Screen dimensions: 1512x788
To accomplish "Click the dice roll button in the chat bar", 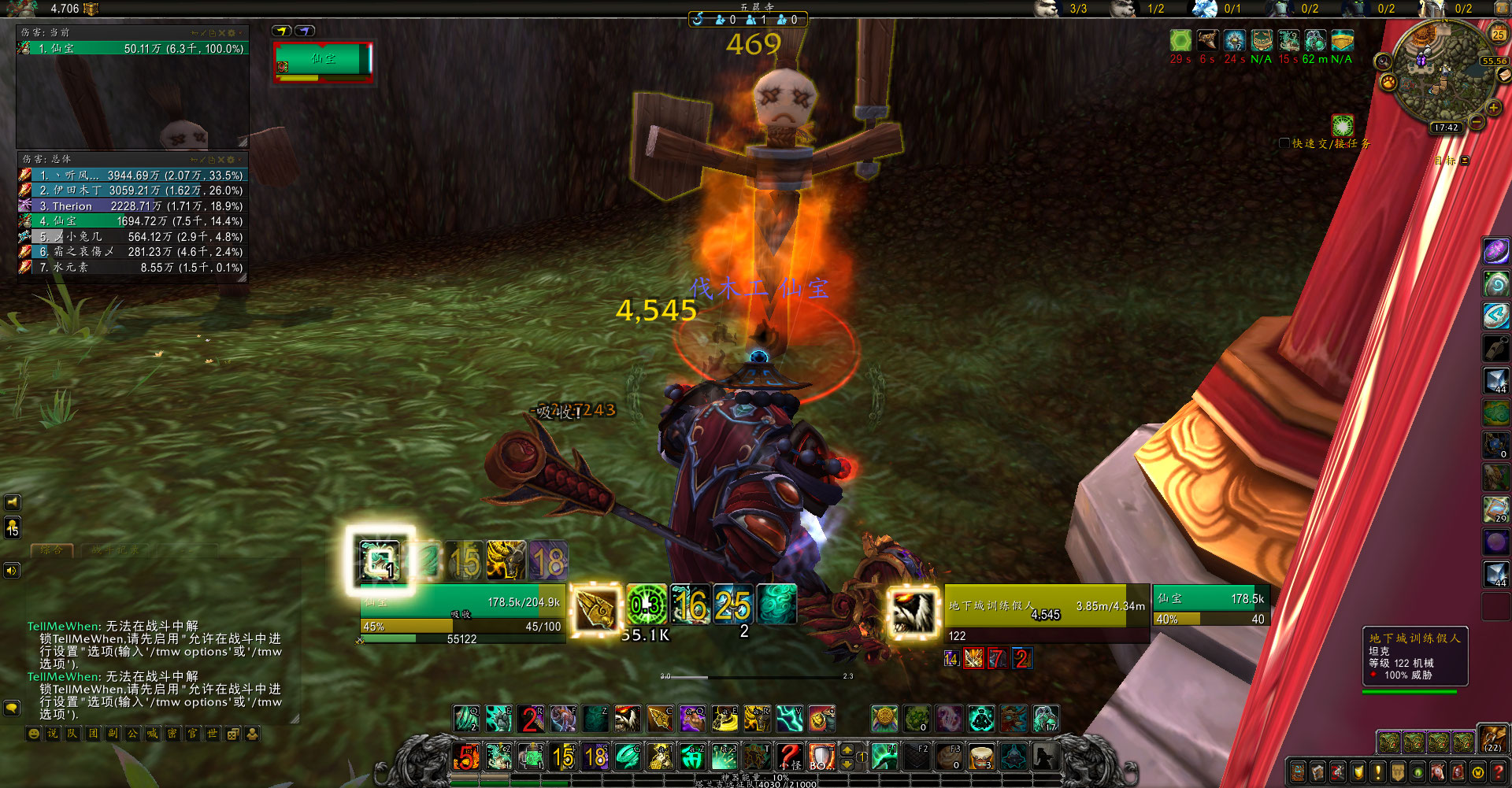I will (x=233, y=734).
